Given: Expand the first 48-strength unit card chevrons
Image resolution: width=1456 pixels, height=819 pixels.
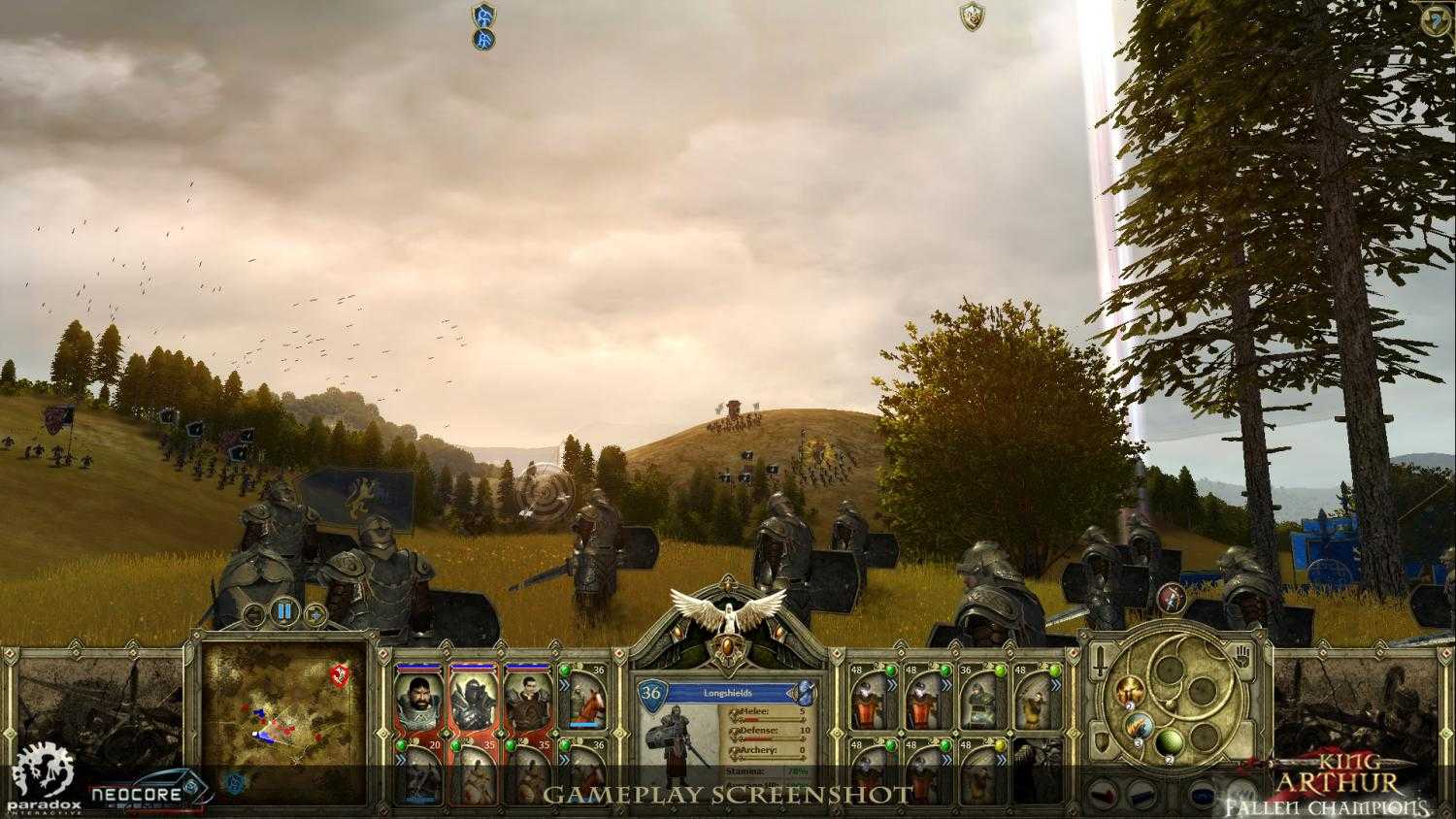Looking at the screenshot, I should pos(893,684).
